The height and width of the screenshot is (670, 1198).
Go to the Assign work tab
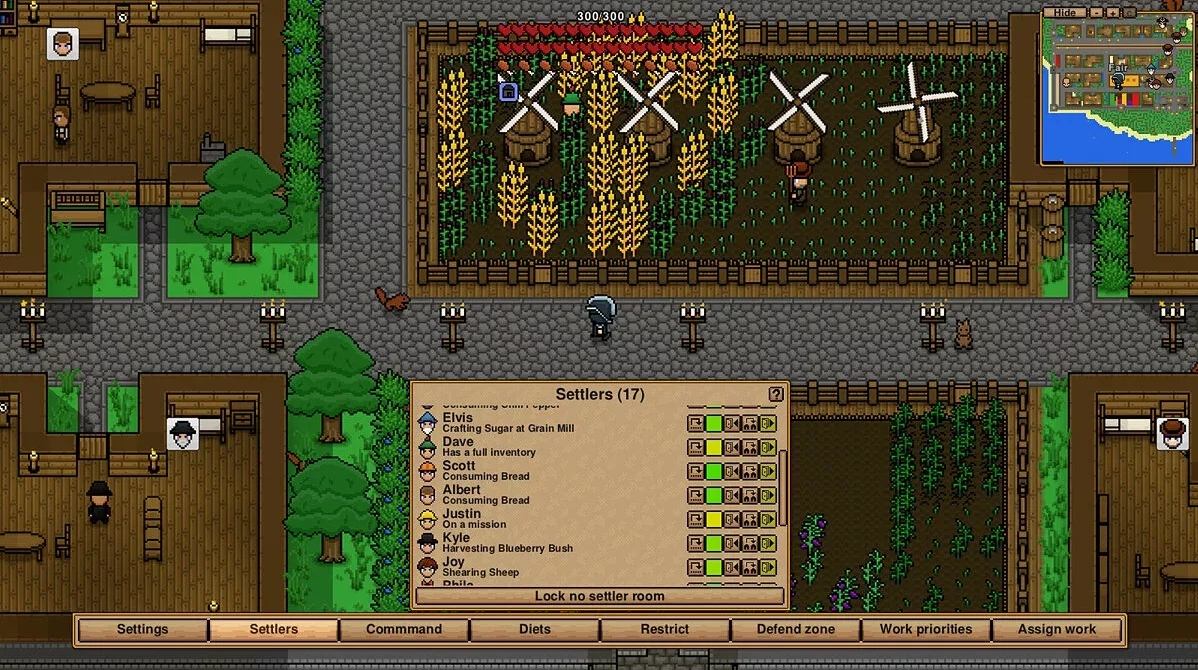1057,629
